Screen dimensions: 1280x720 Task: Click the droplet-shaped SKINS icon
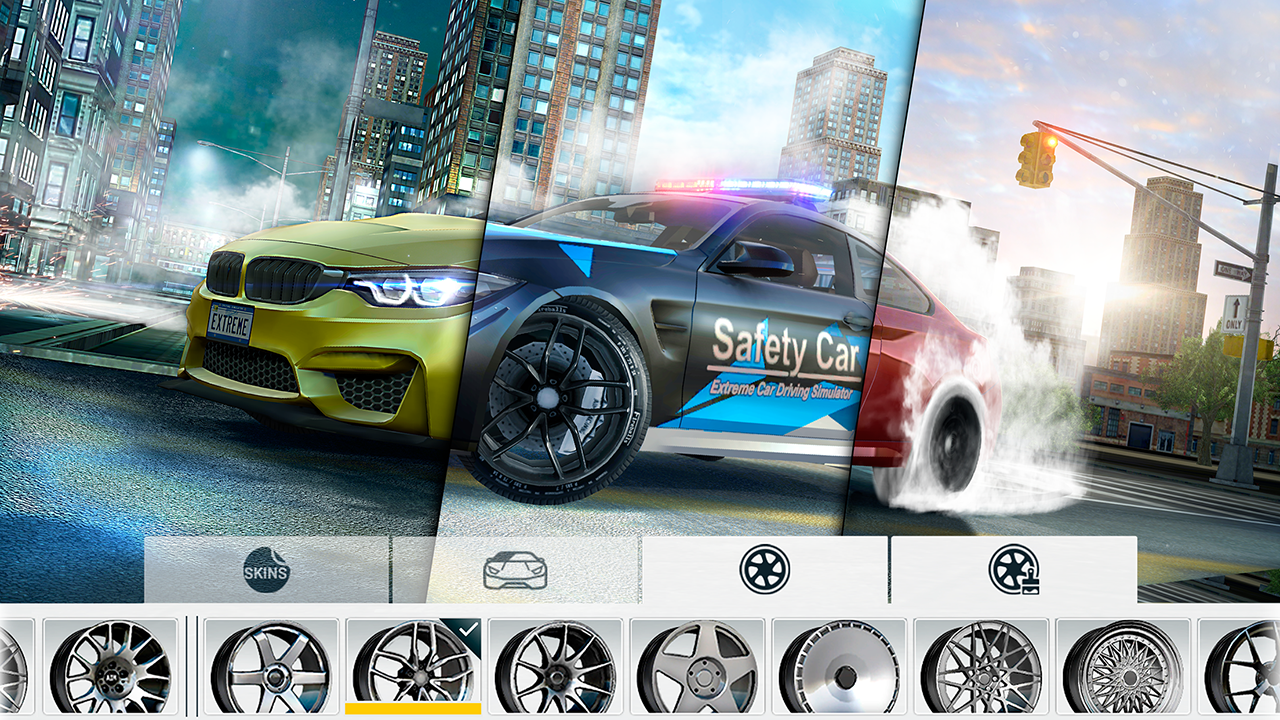click(x=265, y=572)
